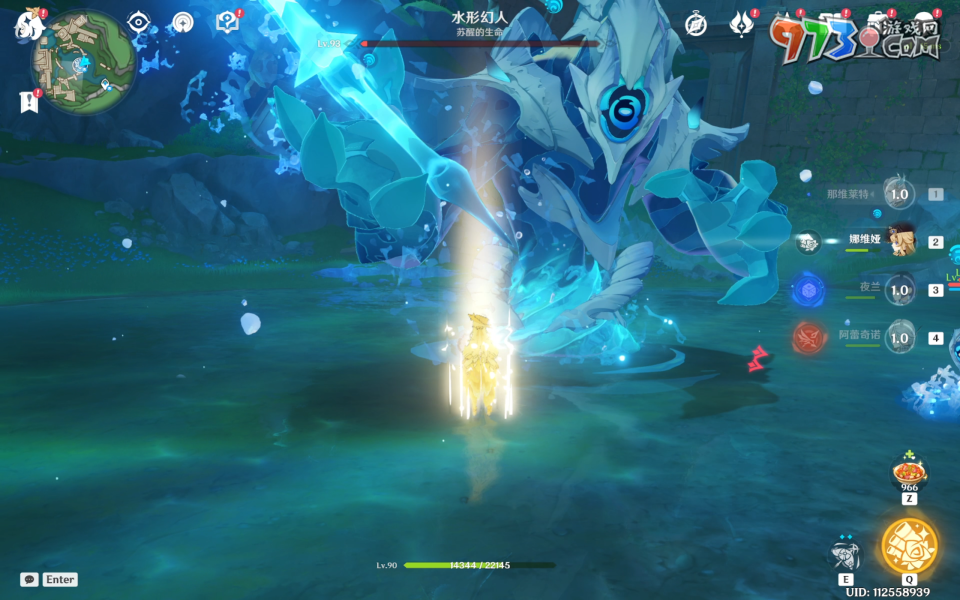Open the chat box speech bubble
960x600 pixels.
pyautogui.click(x=29, y=579)
